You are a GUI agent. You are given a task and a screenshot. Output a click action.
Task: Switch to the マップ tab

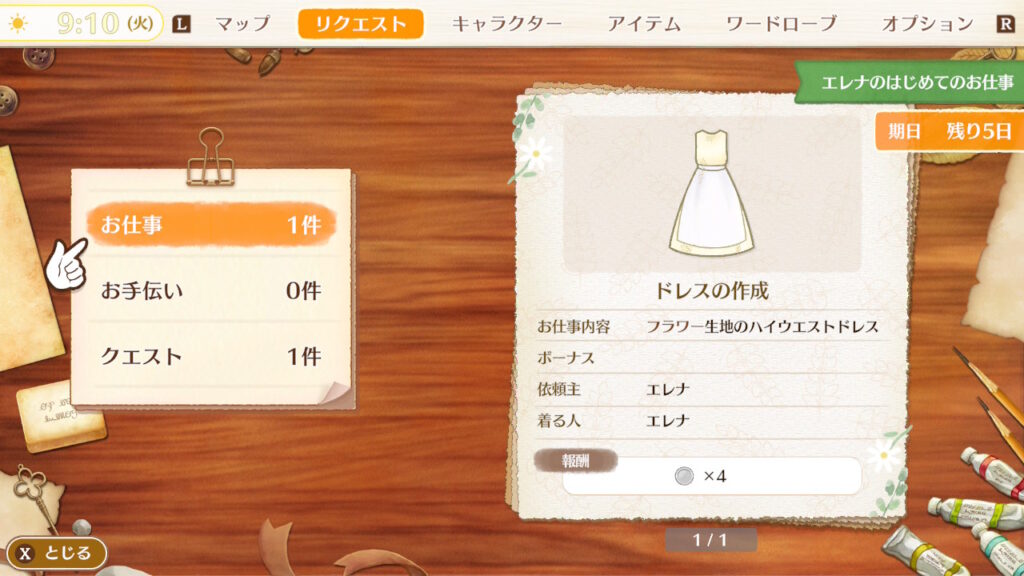(243, 24)
